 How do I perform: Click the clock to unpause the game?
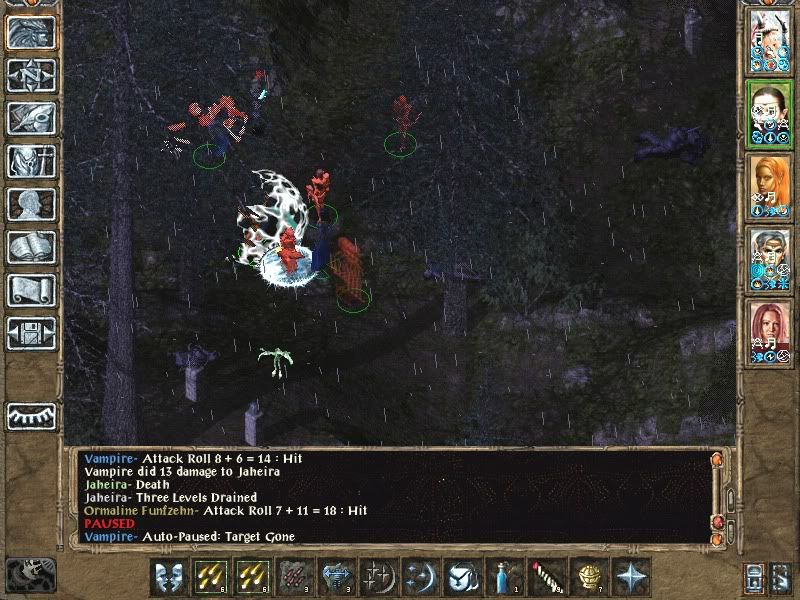coord(30,575)
